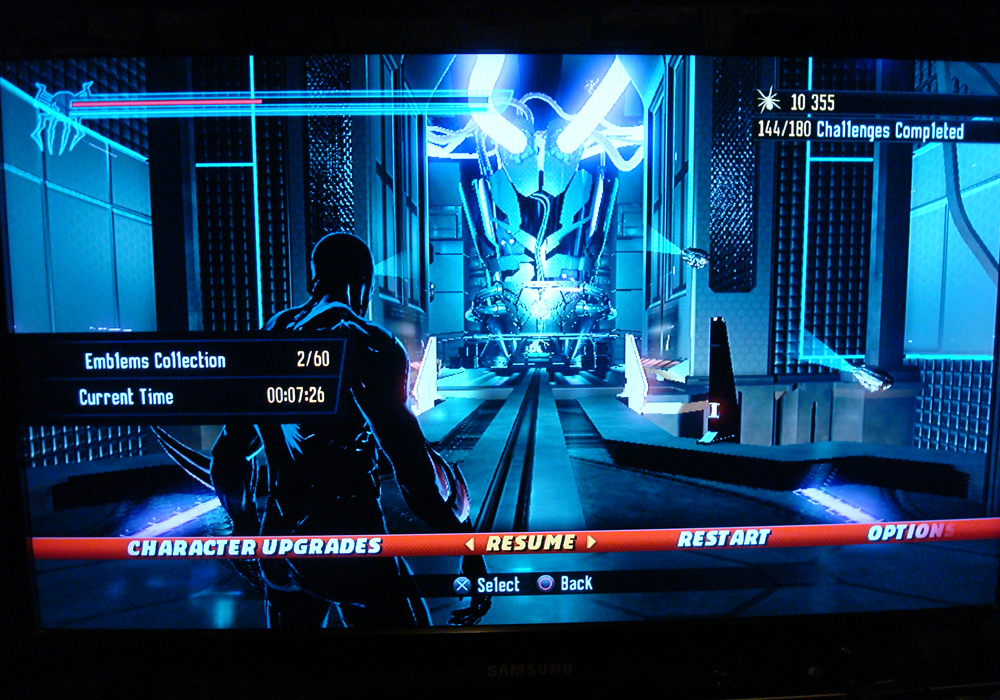
Task: Resume the game
Action: [530, 543]
